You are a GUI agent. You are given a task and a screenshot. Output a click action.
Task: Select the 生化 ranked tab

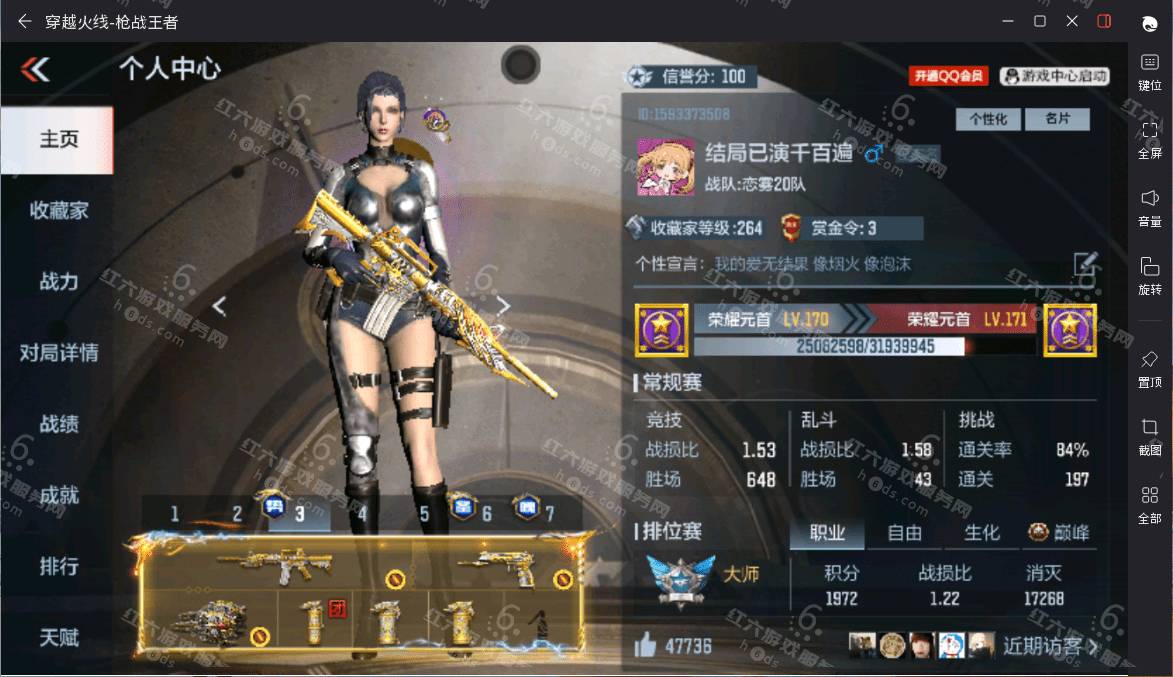[981, 533]
